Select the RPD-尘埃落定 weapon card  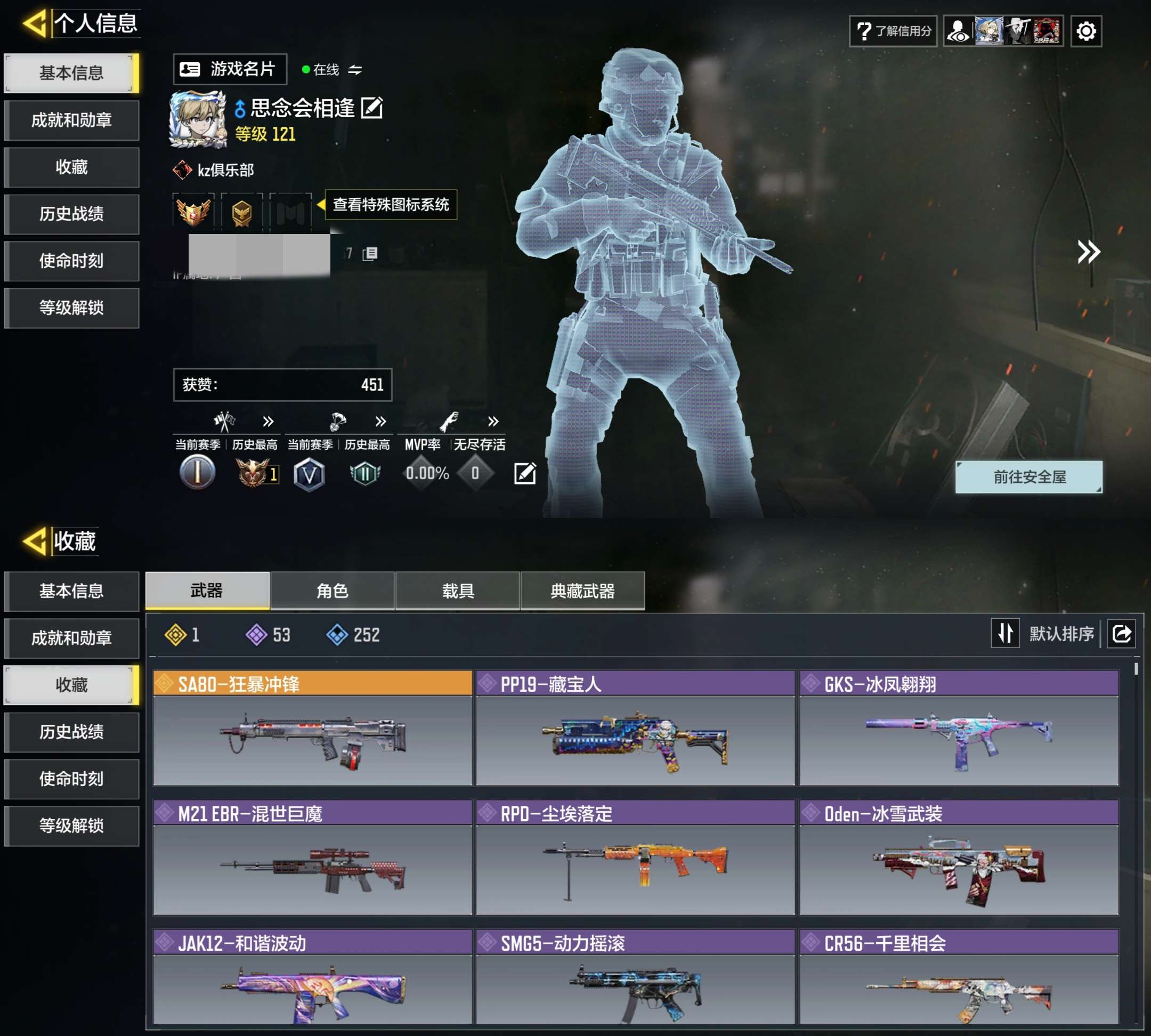coord(635,858)
